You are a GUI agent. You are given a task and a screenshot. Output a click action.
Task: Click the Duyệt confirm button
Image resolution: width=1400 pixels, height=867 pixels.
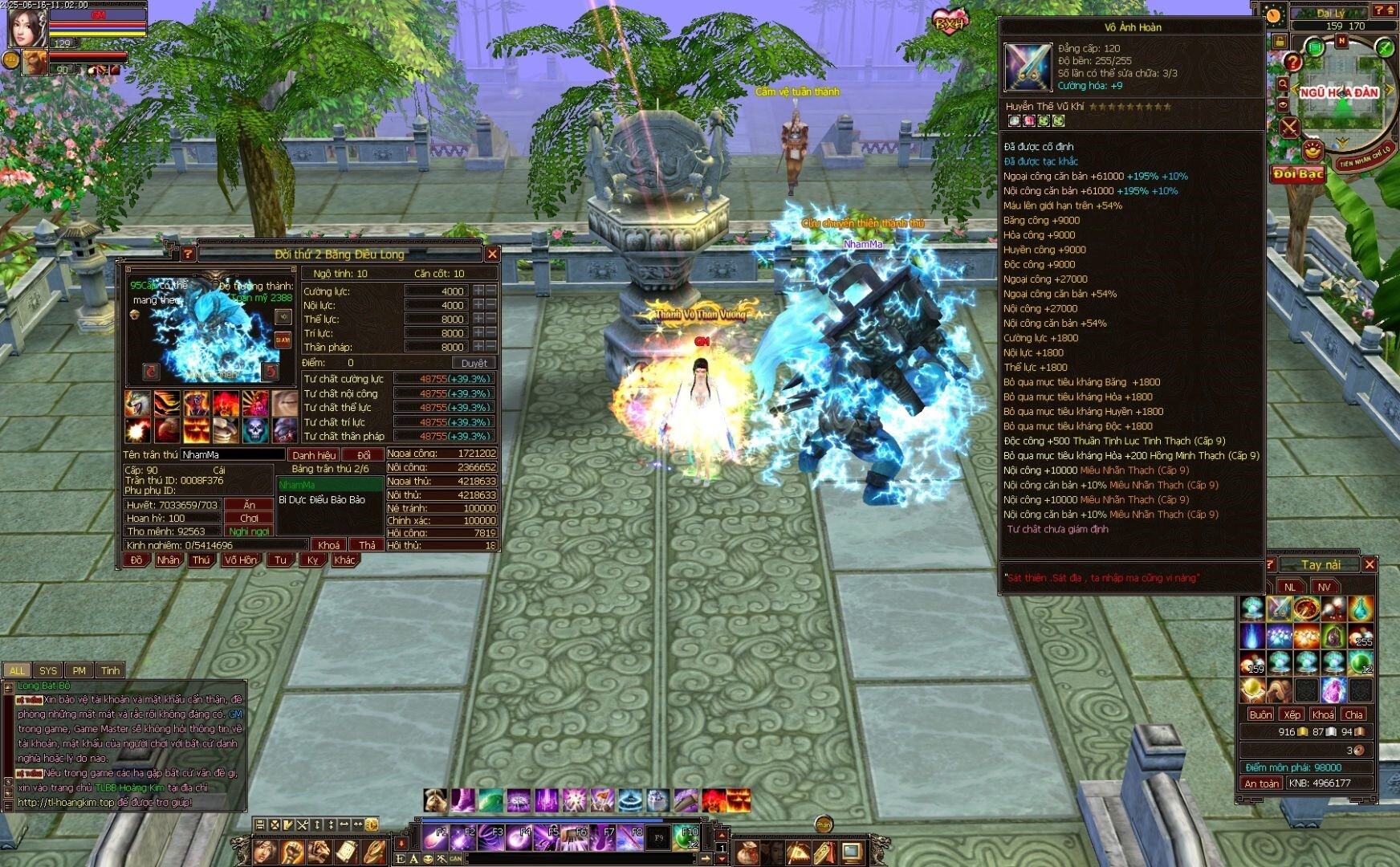(x=474, y=363)
